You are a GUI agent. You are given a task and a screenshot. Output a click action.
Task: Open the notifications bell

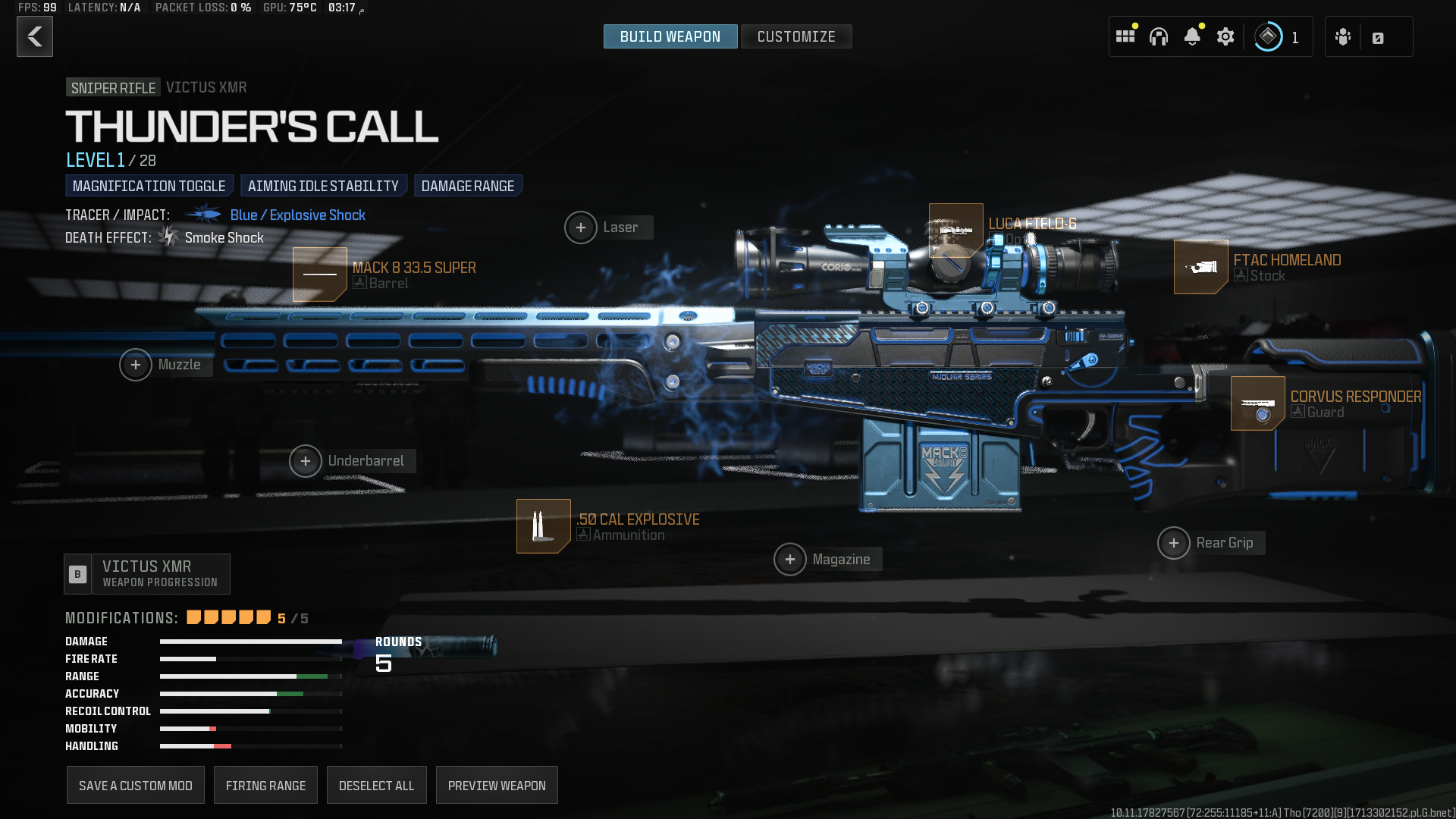point(1192,36)
